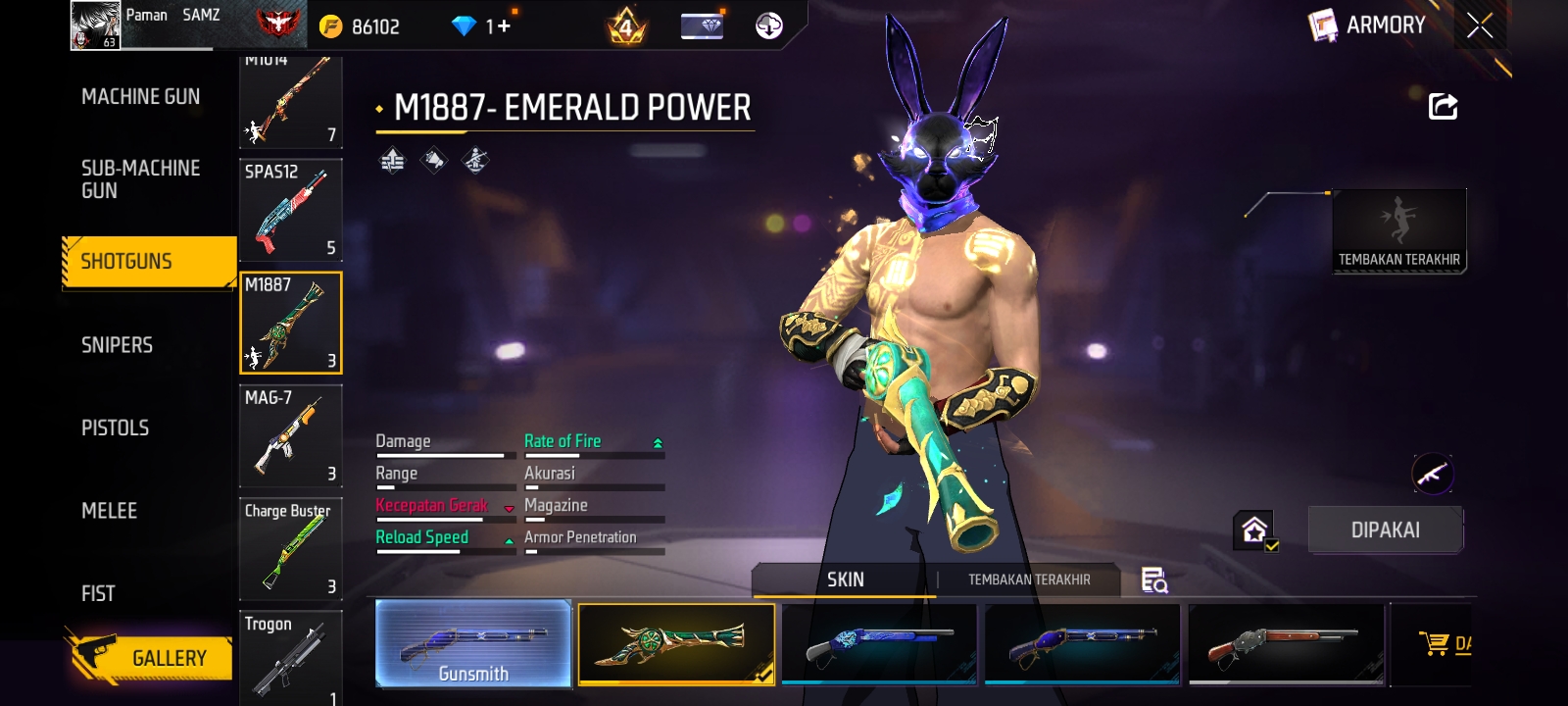Pick the Trogon weapon
Viewport: 1568px width, 706px height.
coord(290,657)
